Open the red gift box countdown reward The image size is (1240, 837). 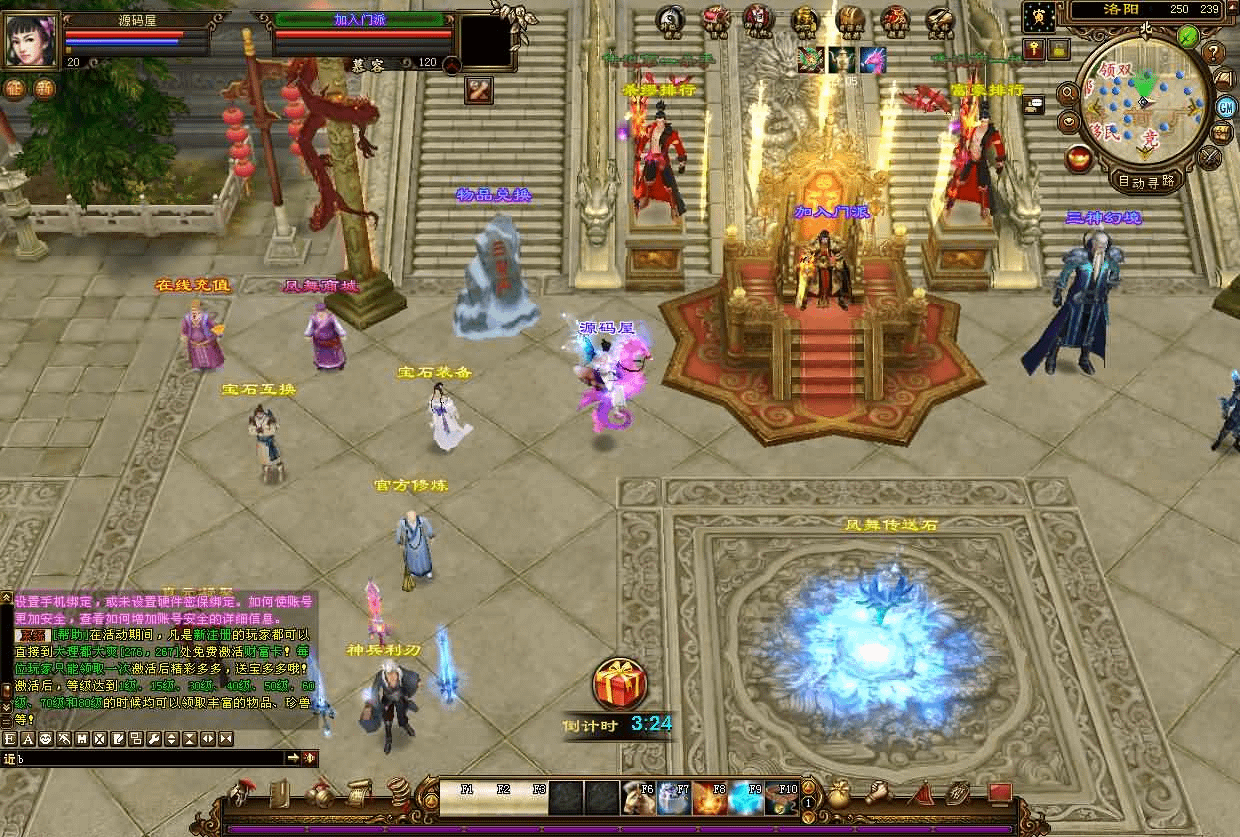coord(620,685)
